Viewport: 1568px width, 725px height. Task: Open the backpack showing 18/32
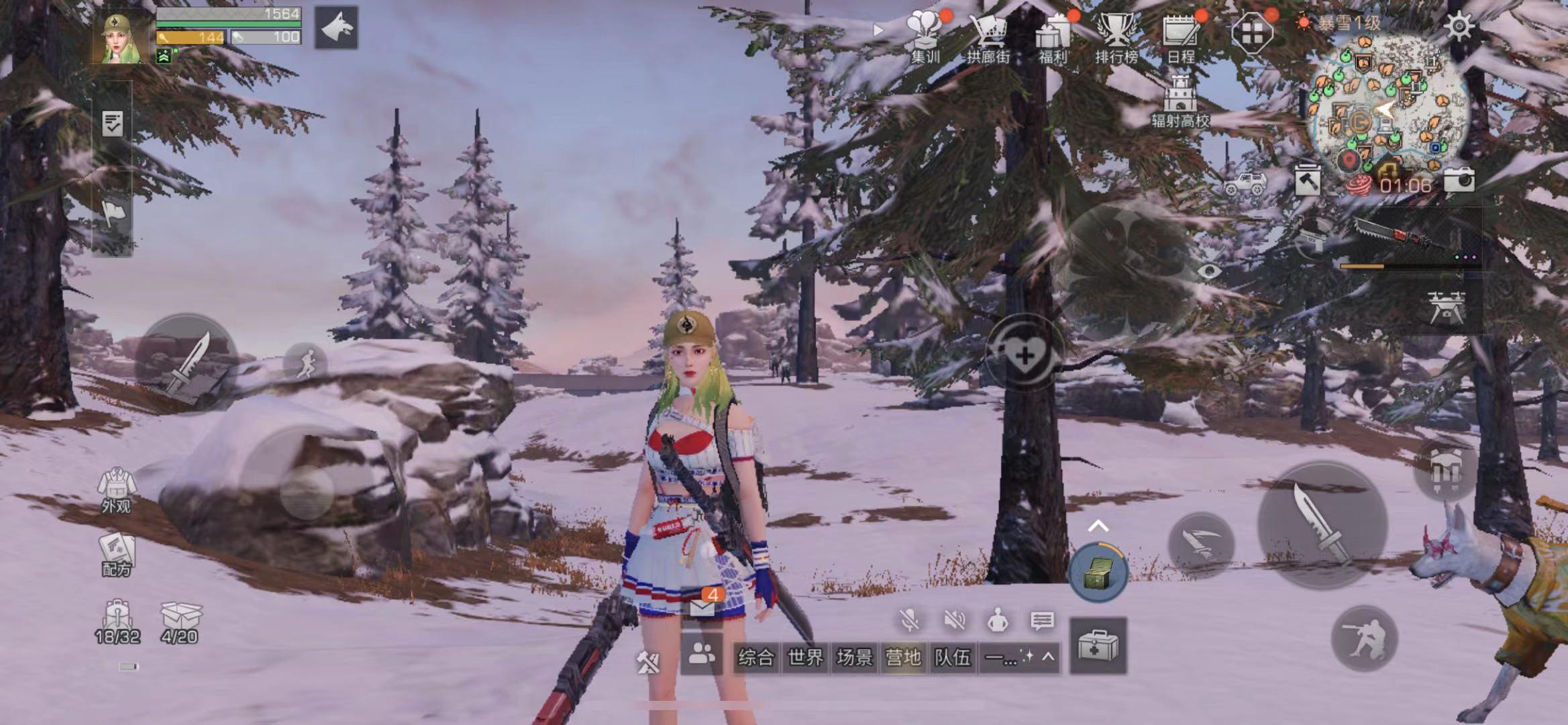[117, 622]
